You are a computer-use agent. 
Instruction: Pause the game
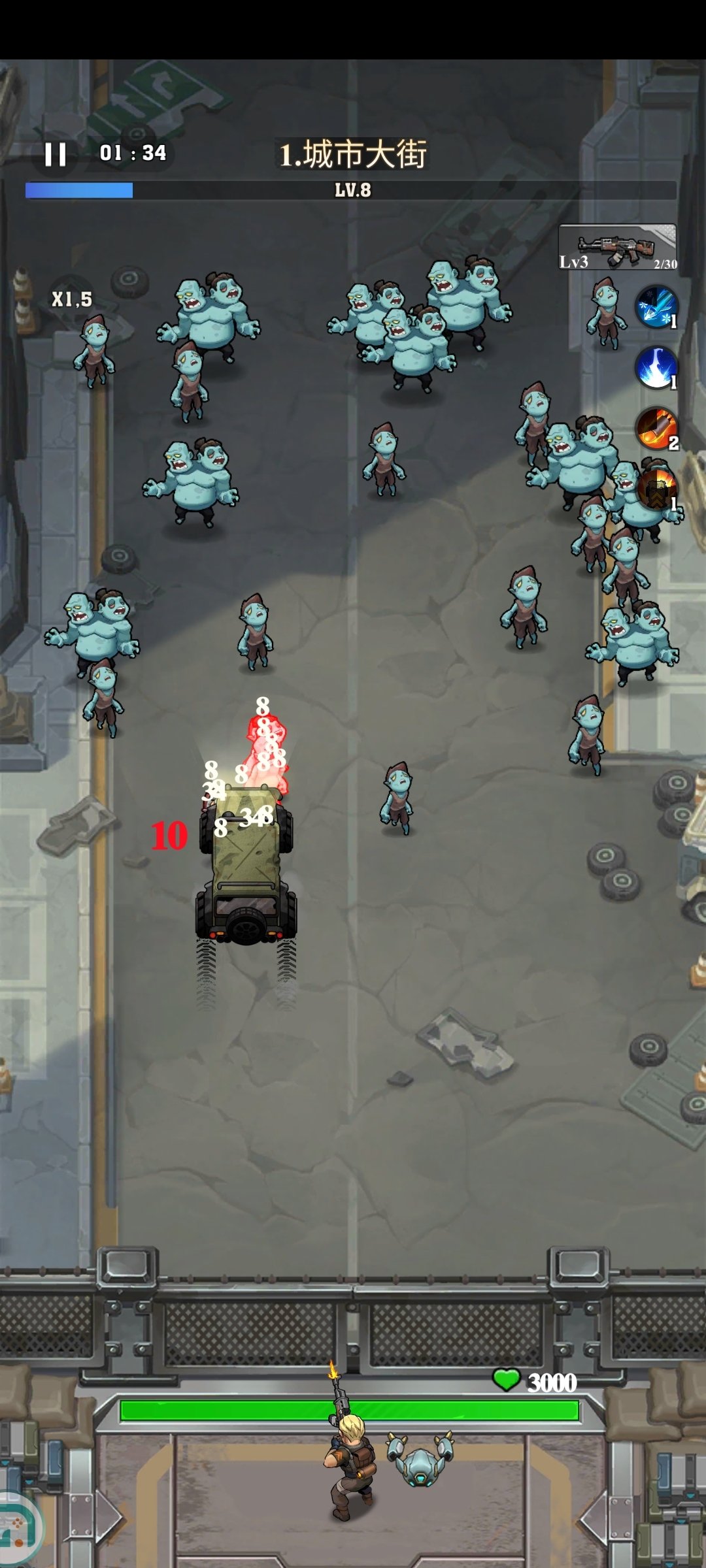[56, 155]
